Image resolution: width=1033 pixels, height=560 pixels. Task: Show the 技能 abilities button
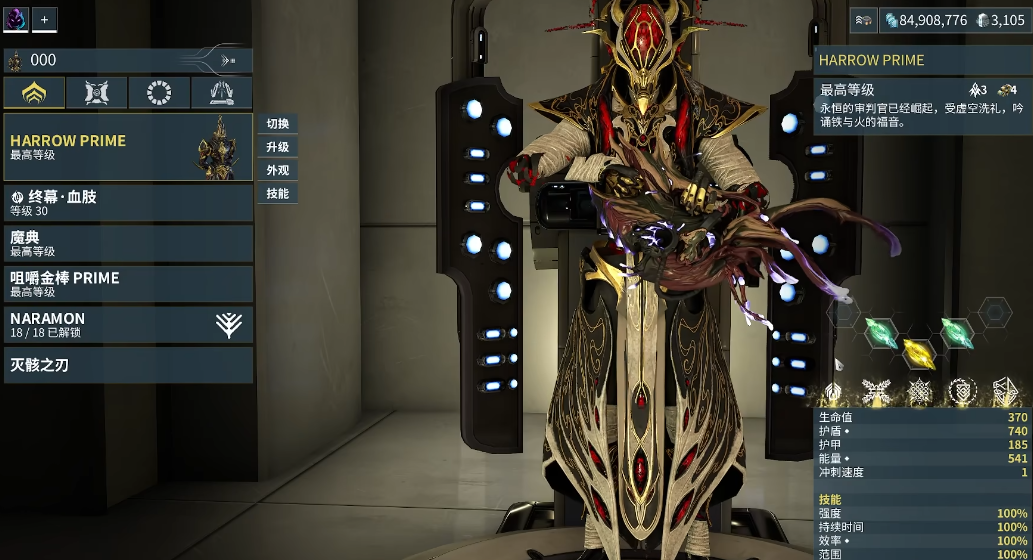(x=277, y=193)
